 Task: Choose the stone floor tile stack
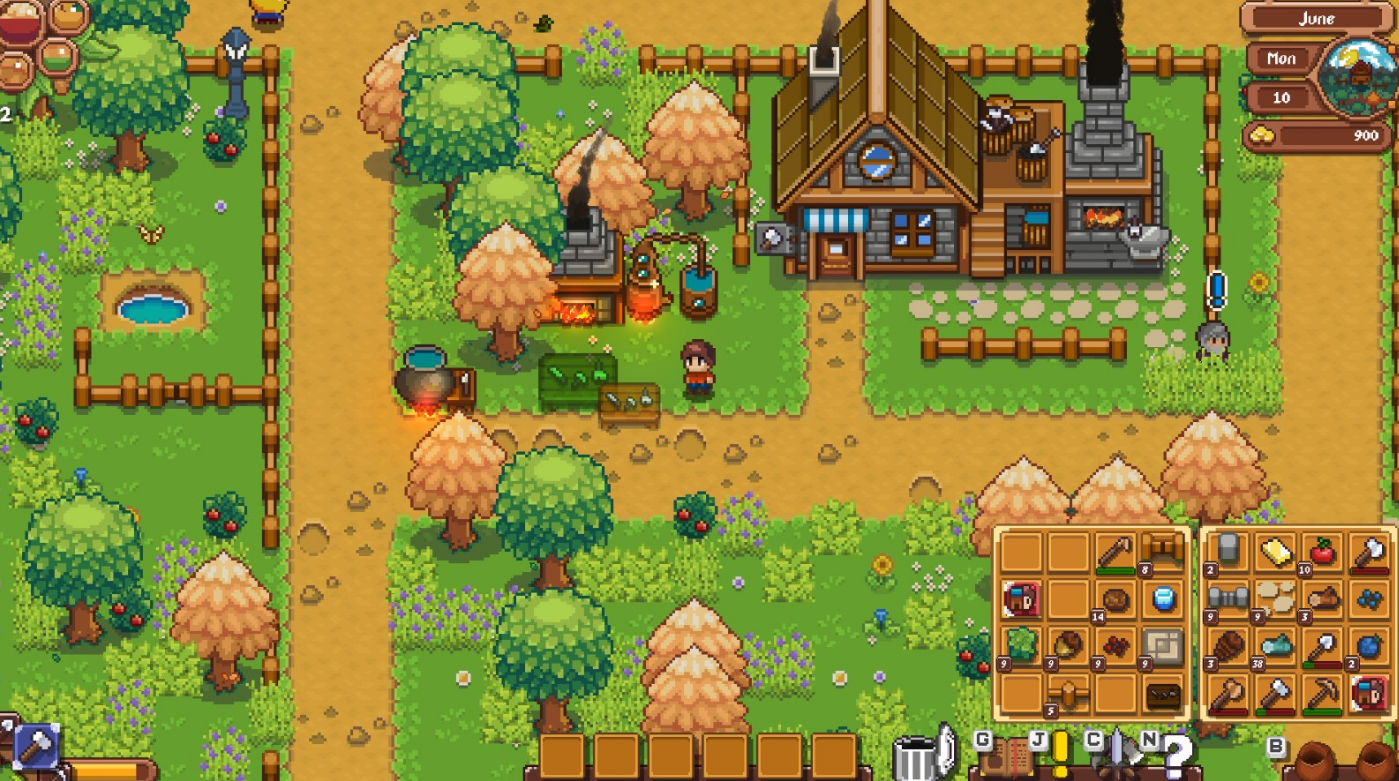point(1164,646)
